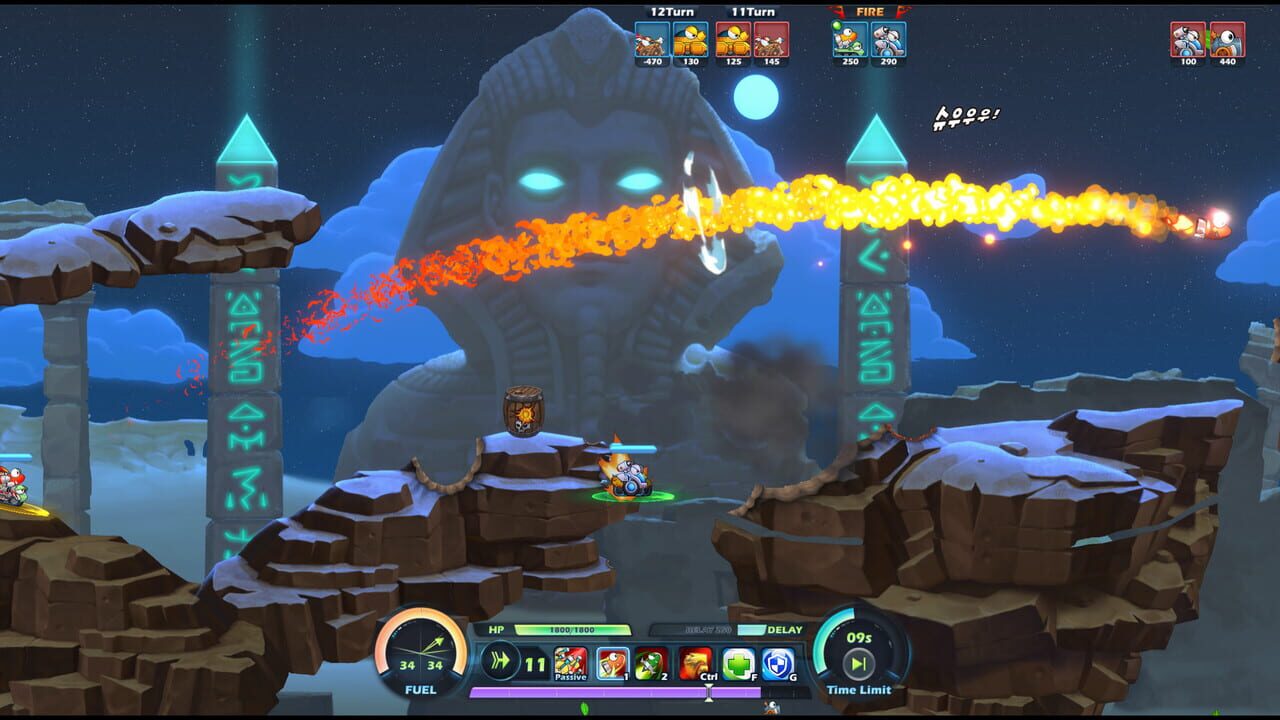Viewport: 1280px width, 720px height.
Task: Click the FIRE turn indicator banner
Action: pos(868,12)
